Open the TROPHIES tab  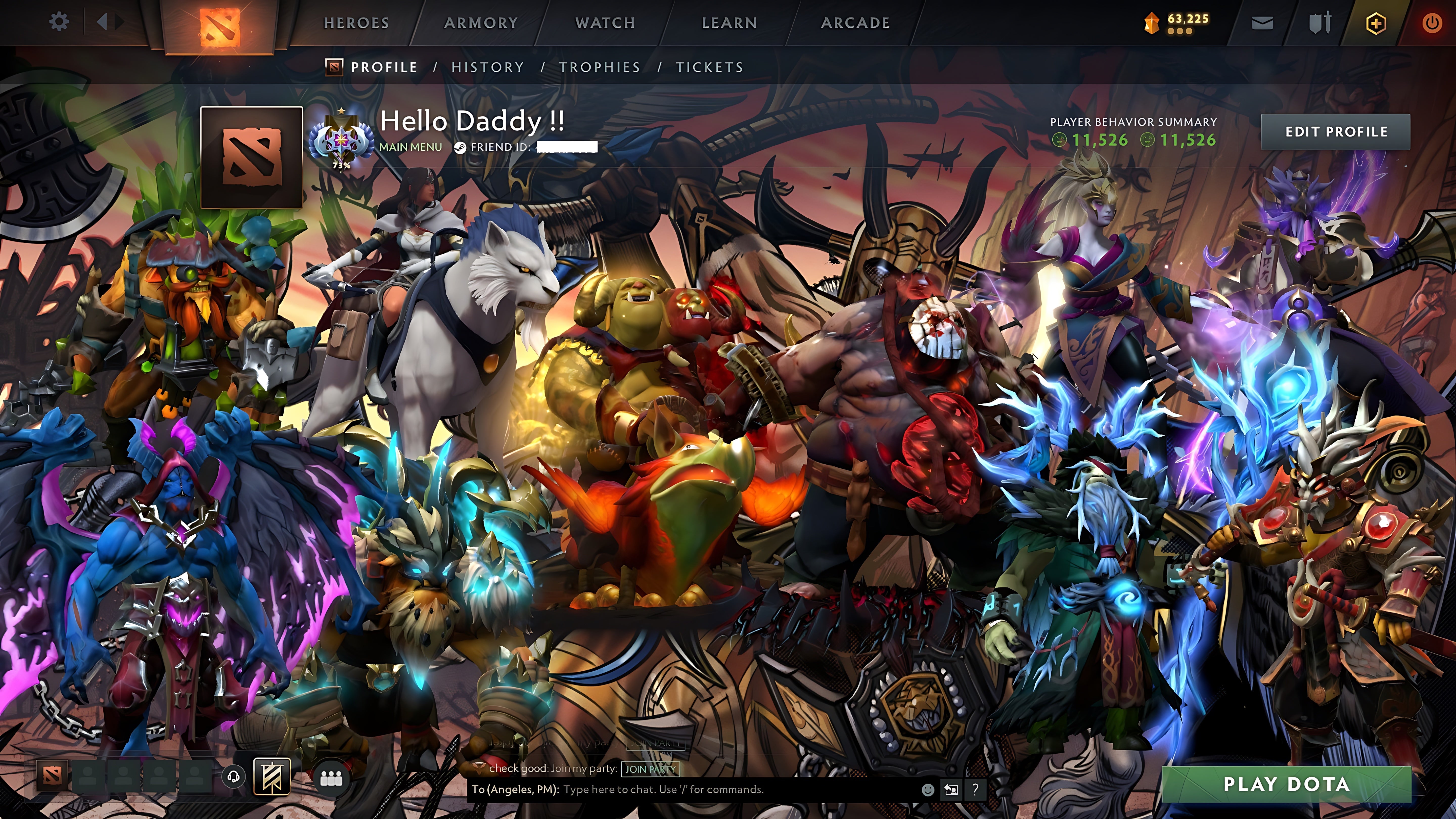coord(600,67)
